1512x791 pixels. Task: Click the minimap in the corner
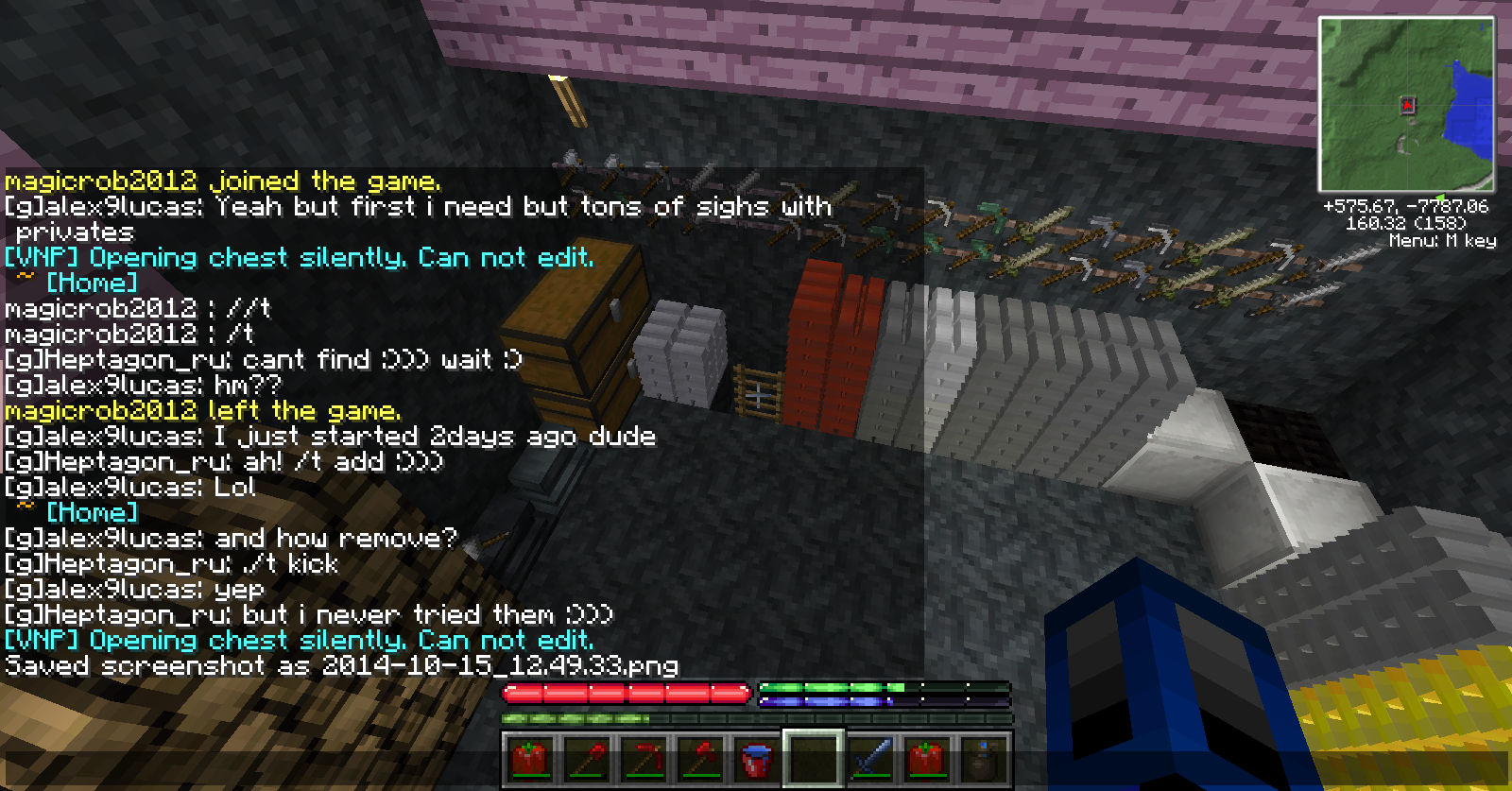[x=1406, y=104]
